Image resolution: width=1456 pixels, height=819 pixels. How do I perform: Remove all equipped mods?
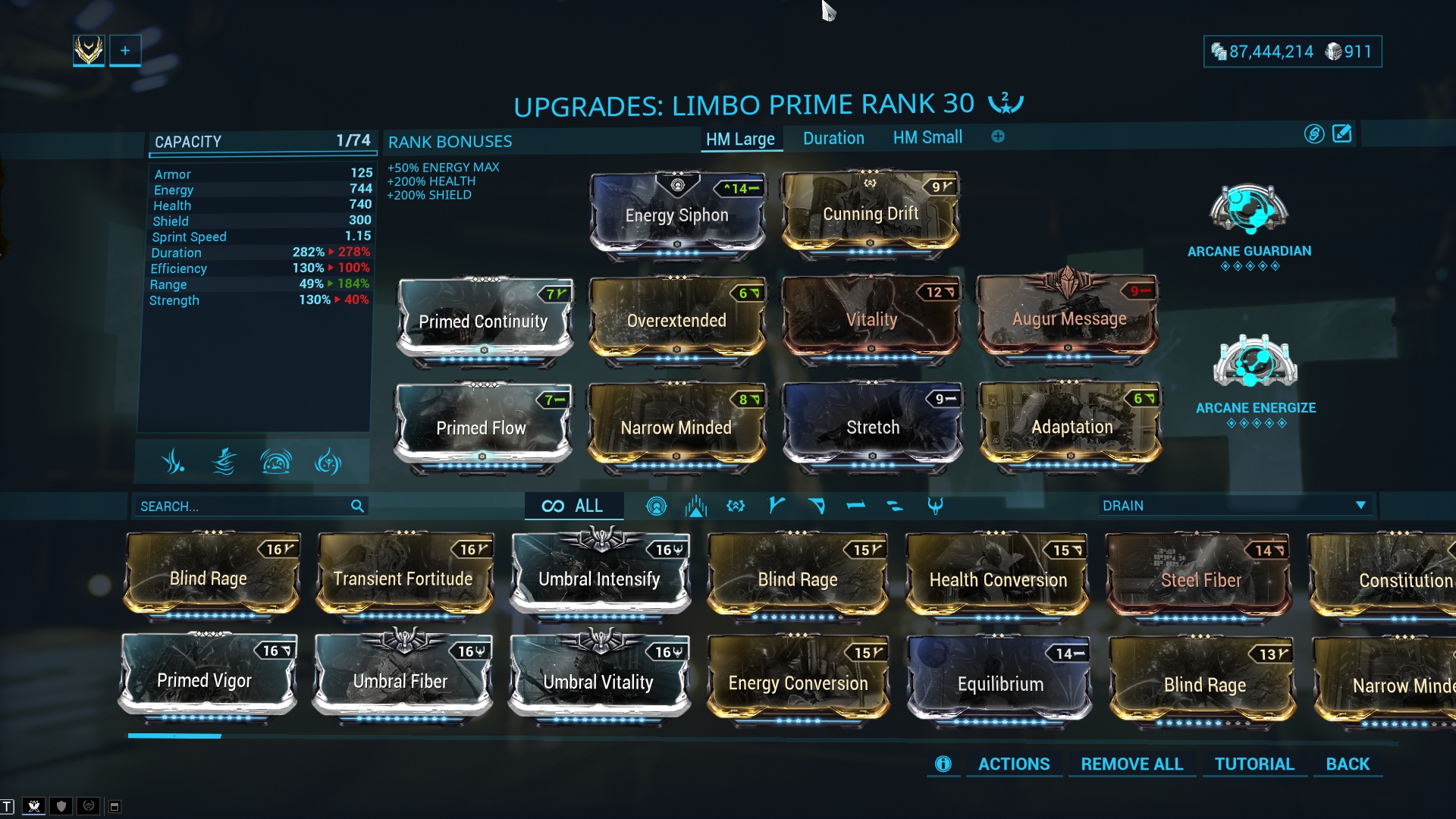1131,764
